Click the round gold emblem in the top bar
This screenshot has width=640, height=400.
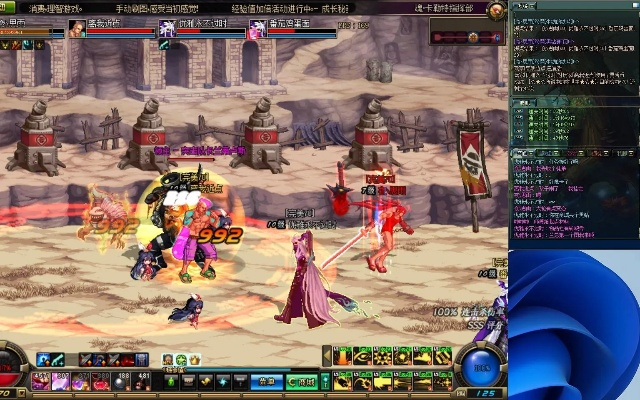(x=494, y=9)
